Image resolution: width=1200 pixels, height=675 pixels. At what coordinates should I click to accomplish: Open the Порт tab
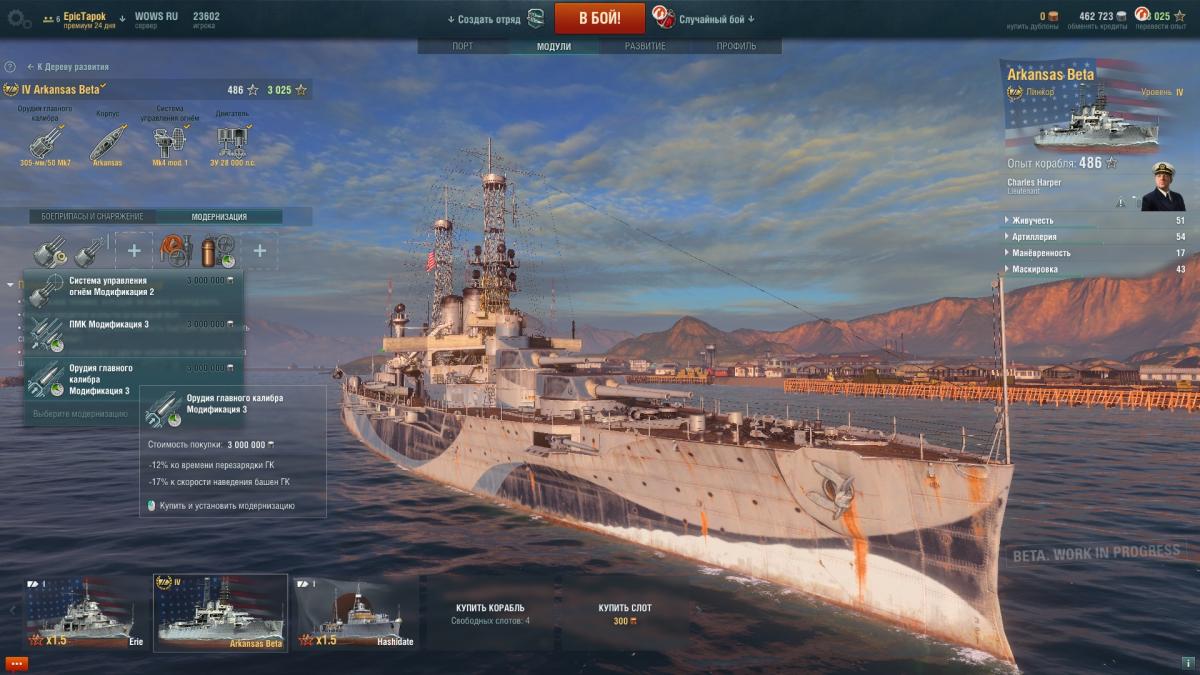tap(462, 46)
